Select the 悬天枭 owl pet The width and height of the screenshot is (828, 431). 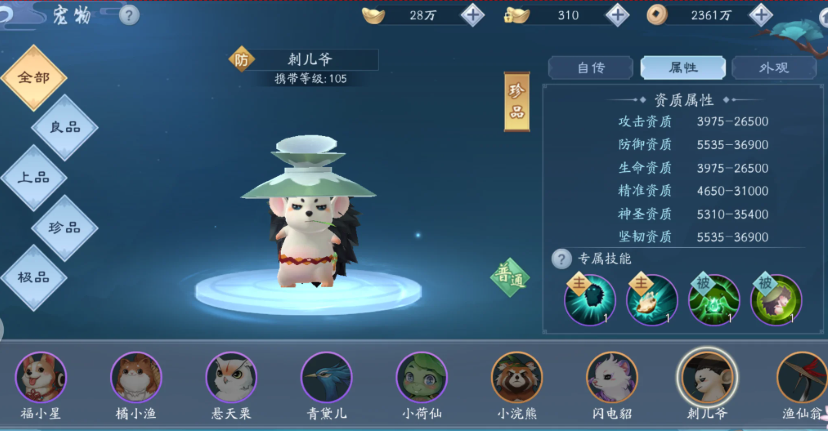(x=231, y=378)
